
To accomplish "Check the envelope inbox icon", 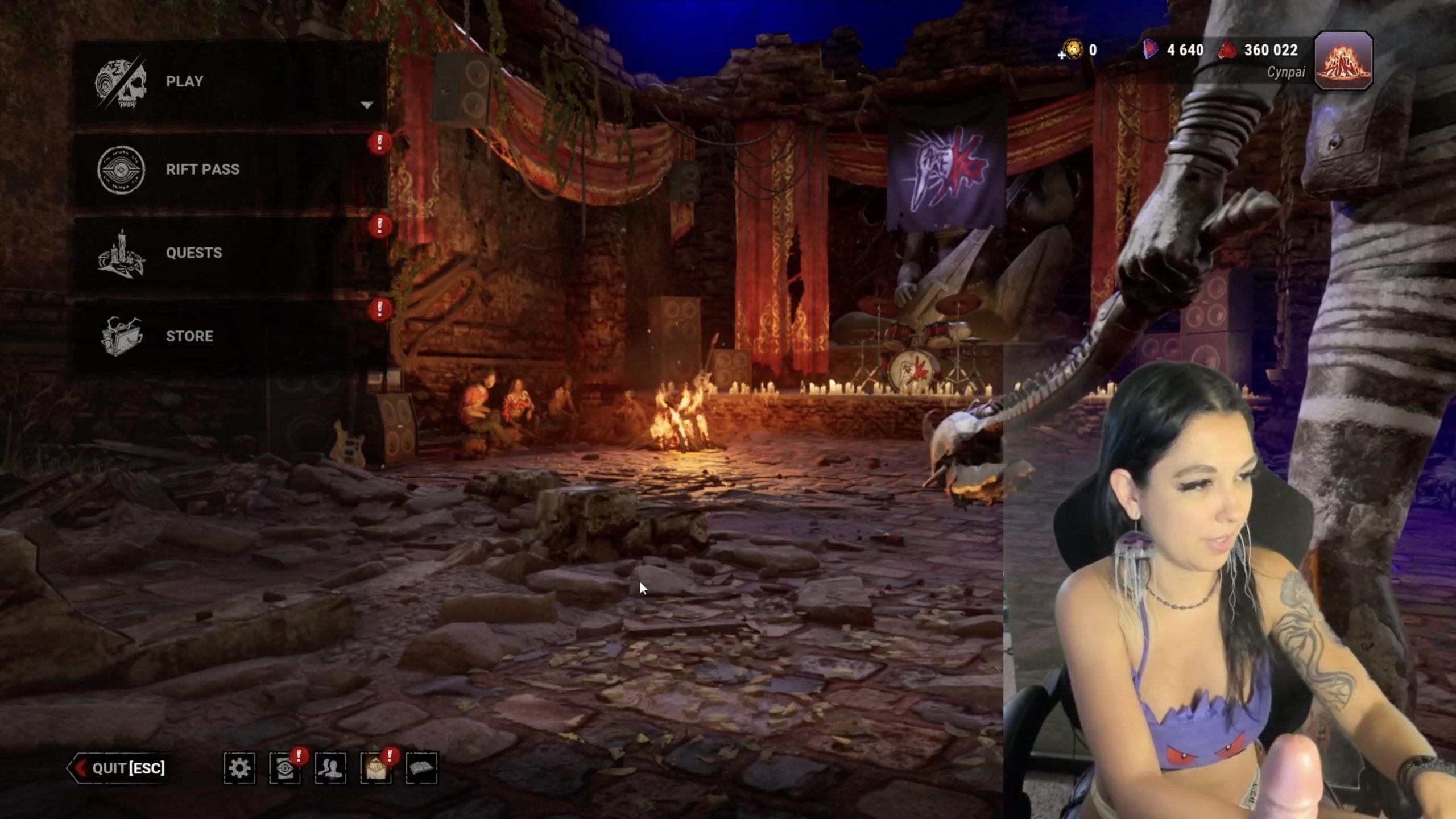I will point(375,768).
